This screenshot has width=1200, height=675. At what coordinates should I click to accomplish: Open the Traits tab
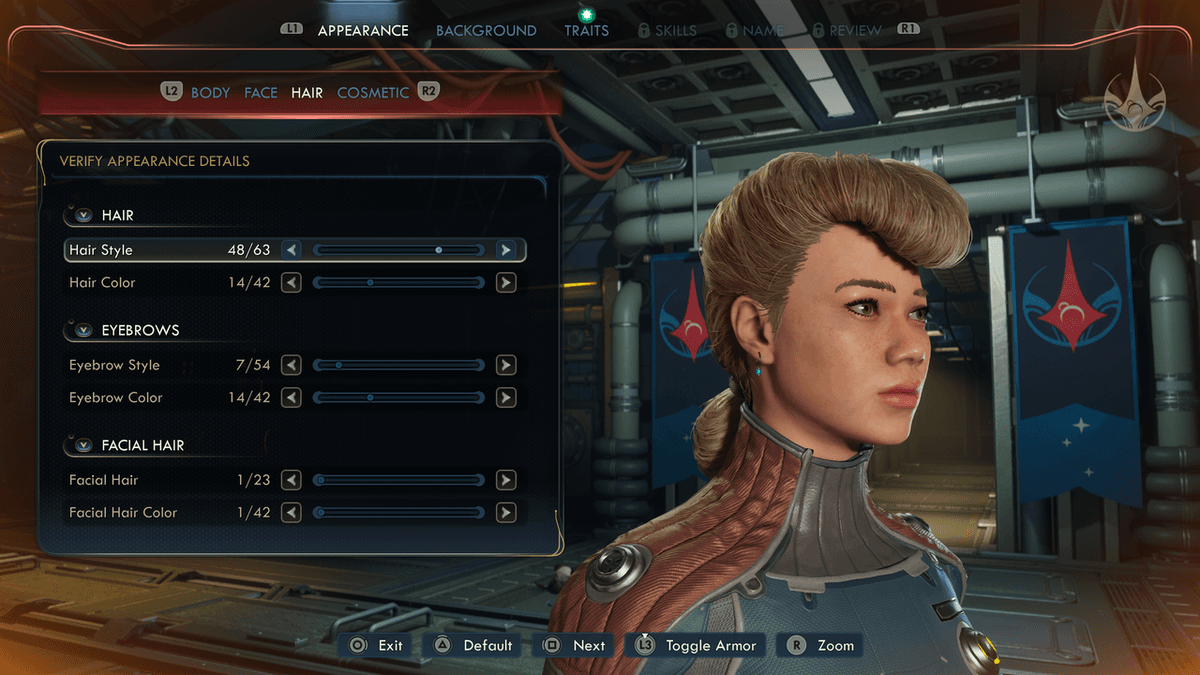[586, 30]
